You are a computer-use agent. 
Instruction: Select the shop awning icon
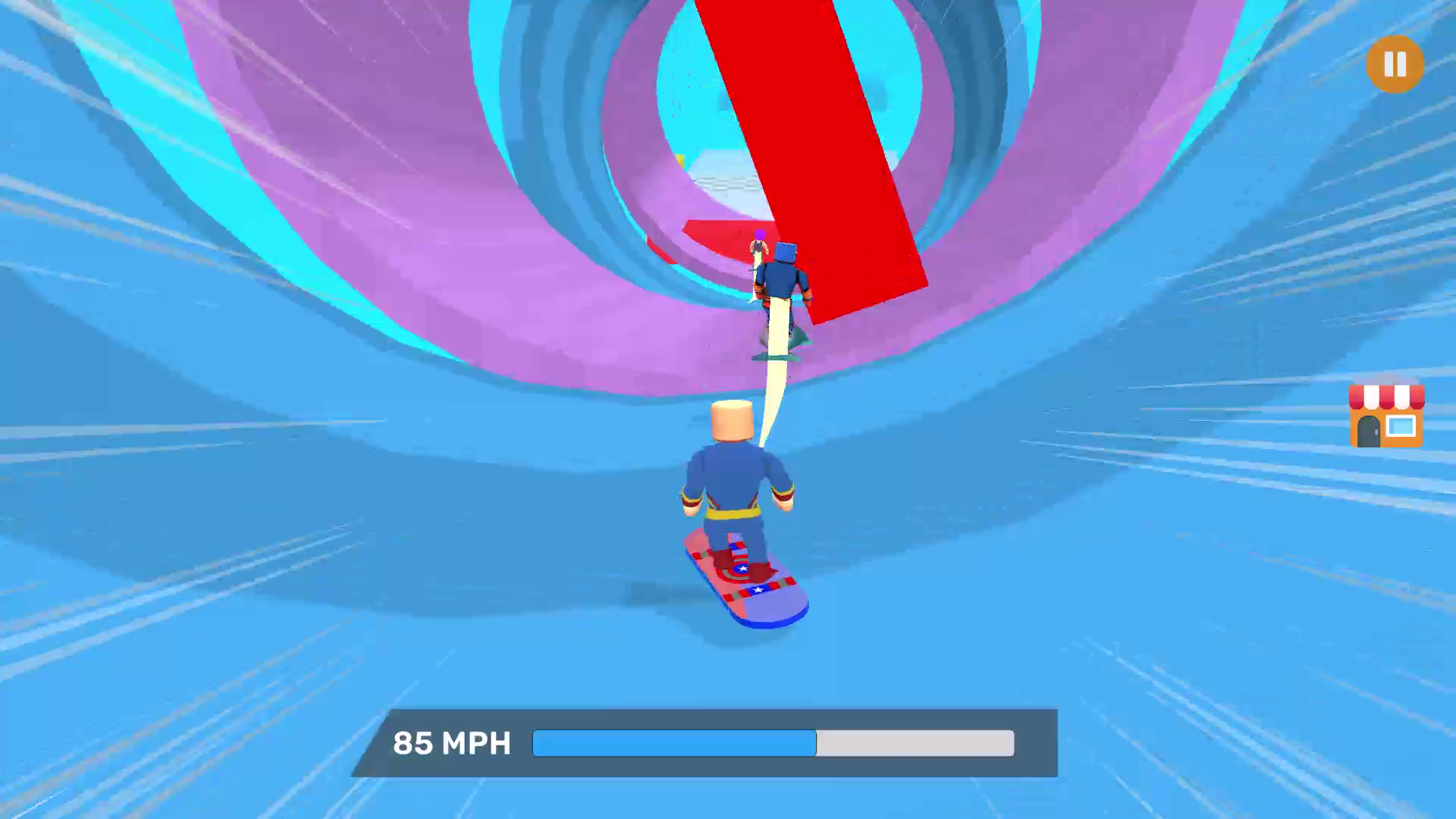point(1388,397)
